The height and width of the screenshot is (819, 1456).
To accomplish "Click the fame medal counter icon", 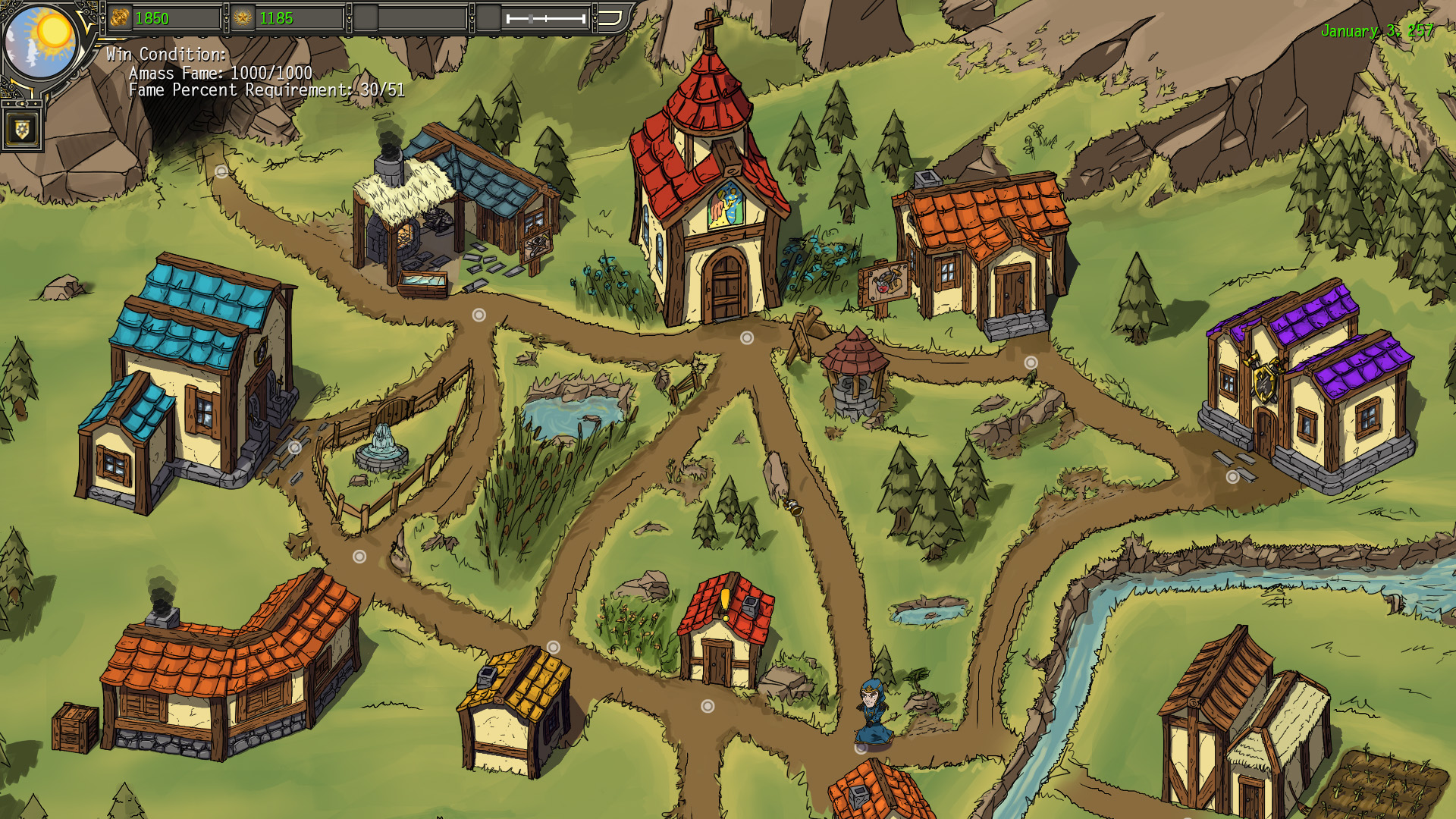I will (x=241, y=17).
